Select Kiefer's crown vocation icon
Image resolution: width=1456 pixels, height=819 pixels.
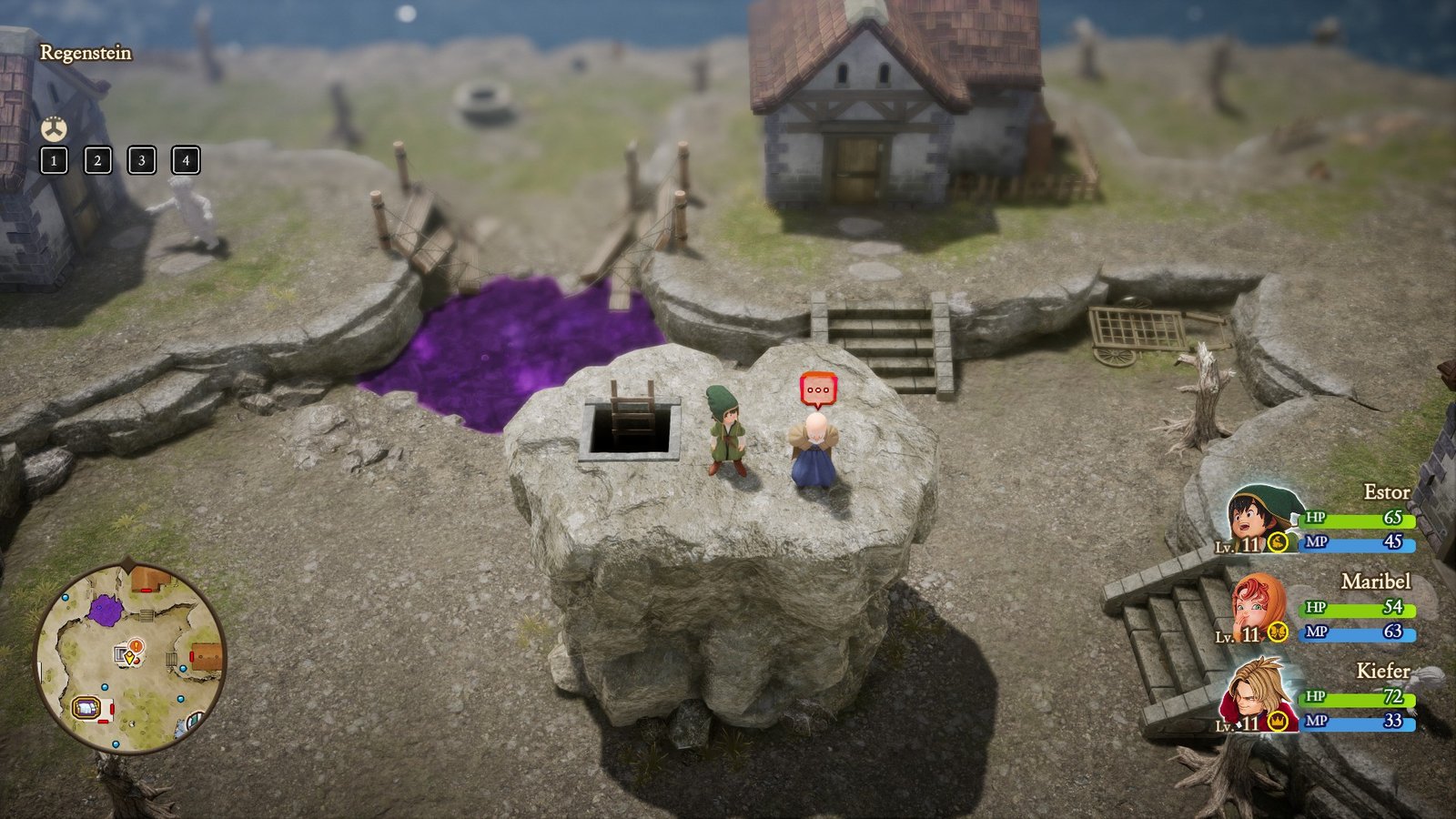point(1277,723)
